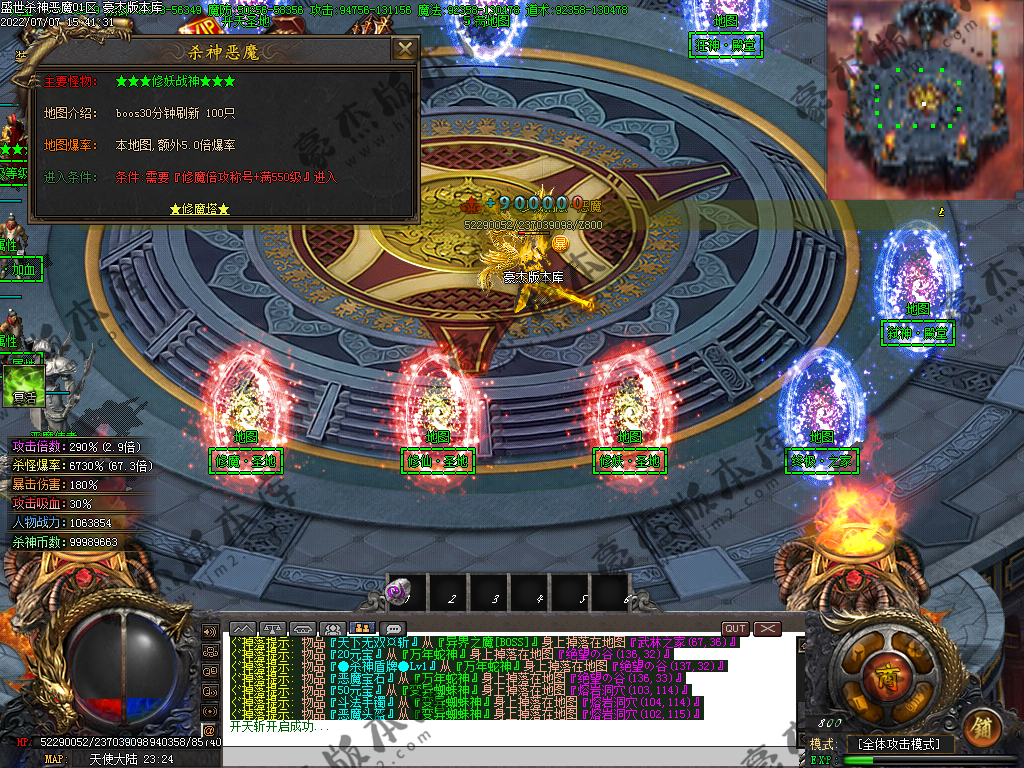Open the speech bubble chat tab
The height and width of the screenshot is (768, 1024).
click(x=394, y=628)
